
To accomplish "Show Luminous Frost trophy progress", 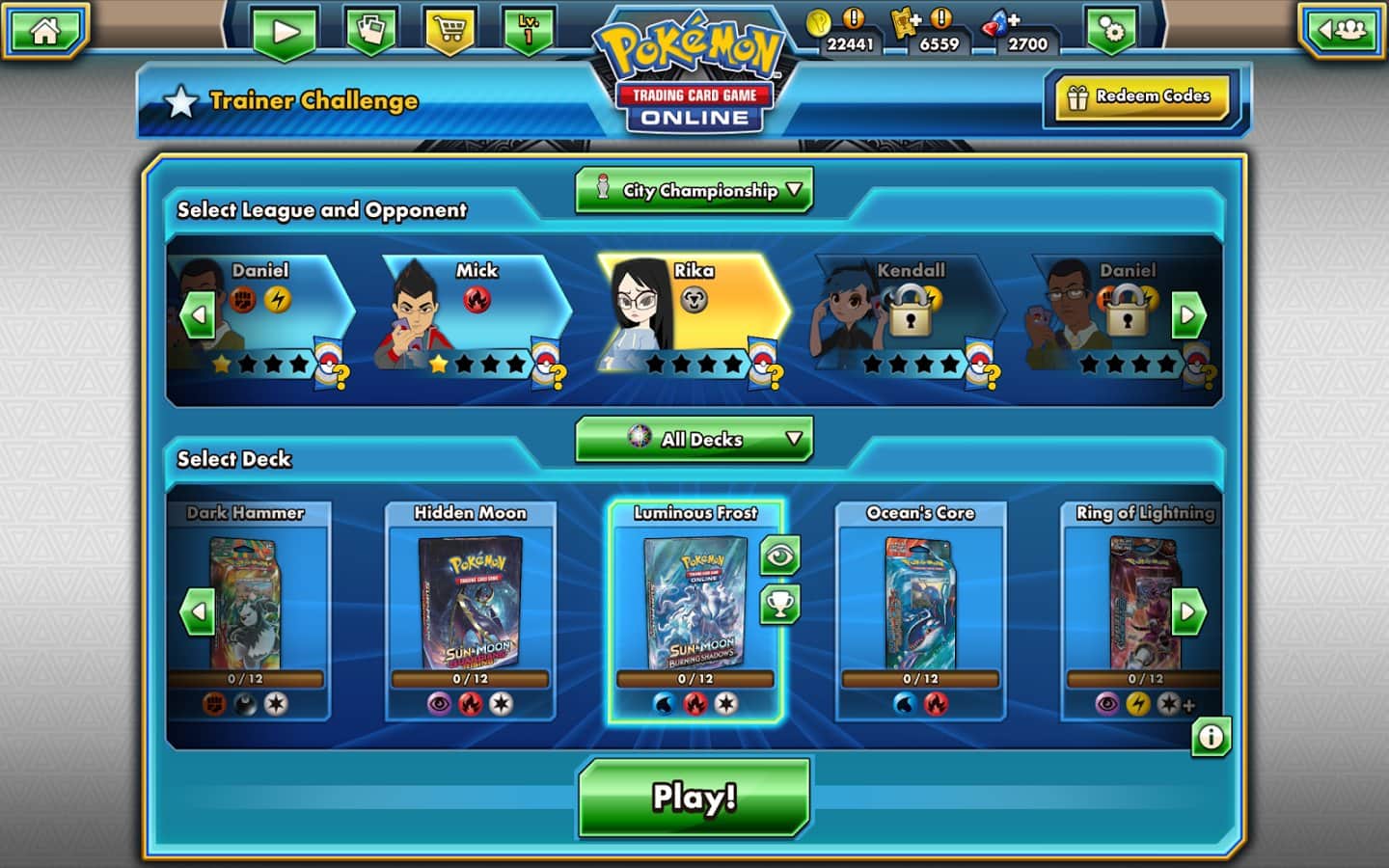I will pos(779,605).
